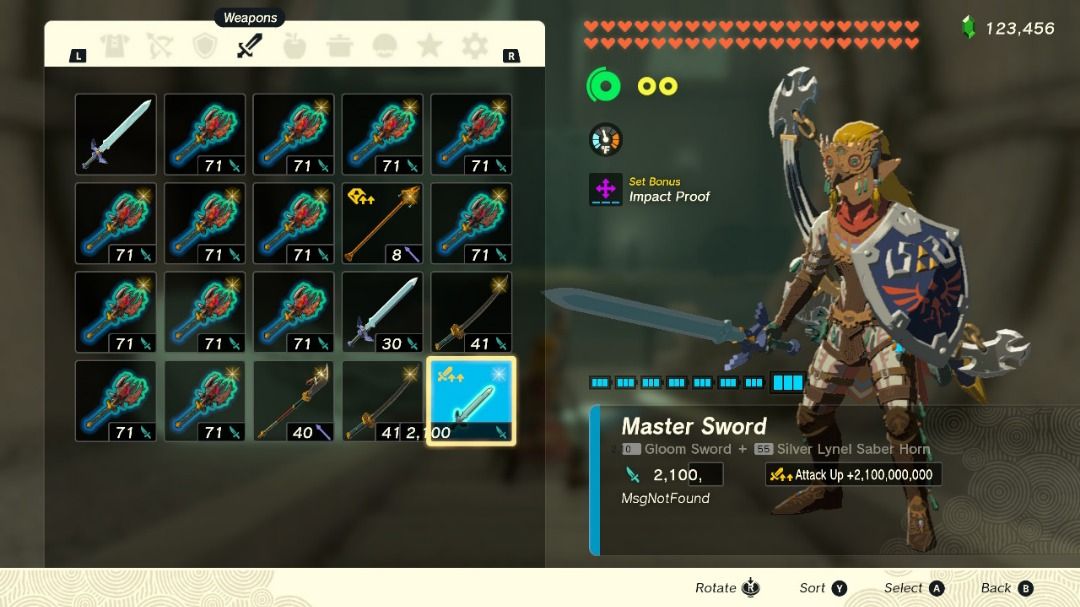
Task: Select the highlighted Master Sword slot
Action: coord(472,401)
